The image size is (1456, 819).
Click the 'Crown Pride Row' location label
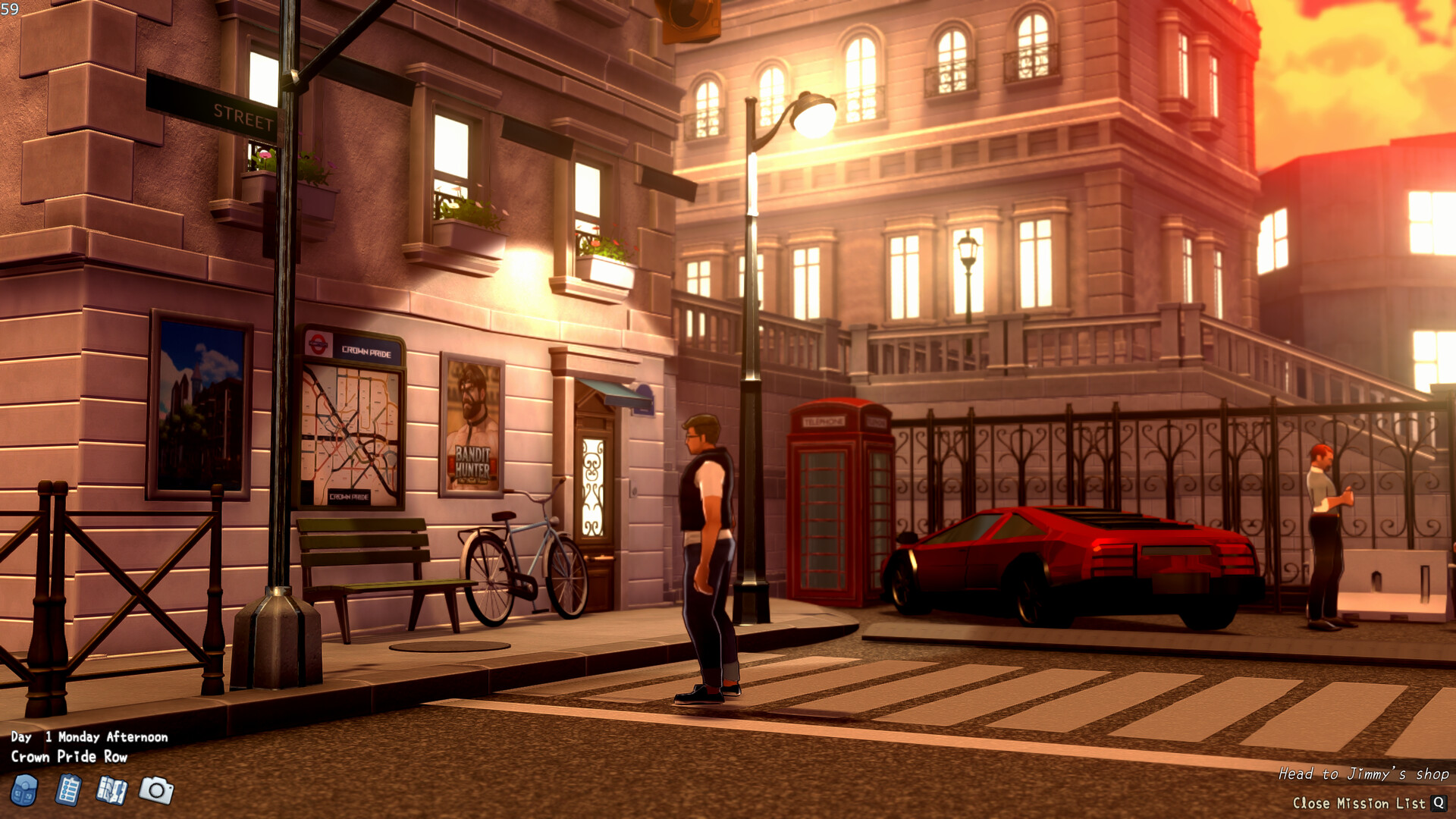coord(71,756)
